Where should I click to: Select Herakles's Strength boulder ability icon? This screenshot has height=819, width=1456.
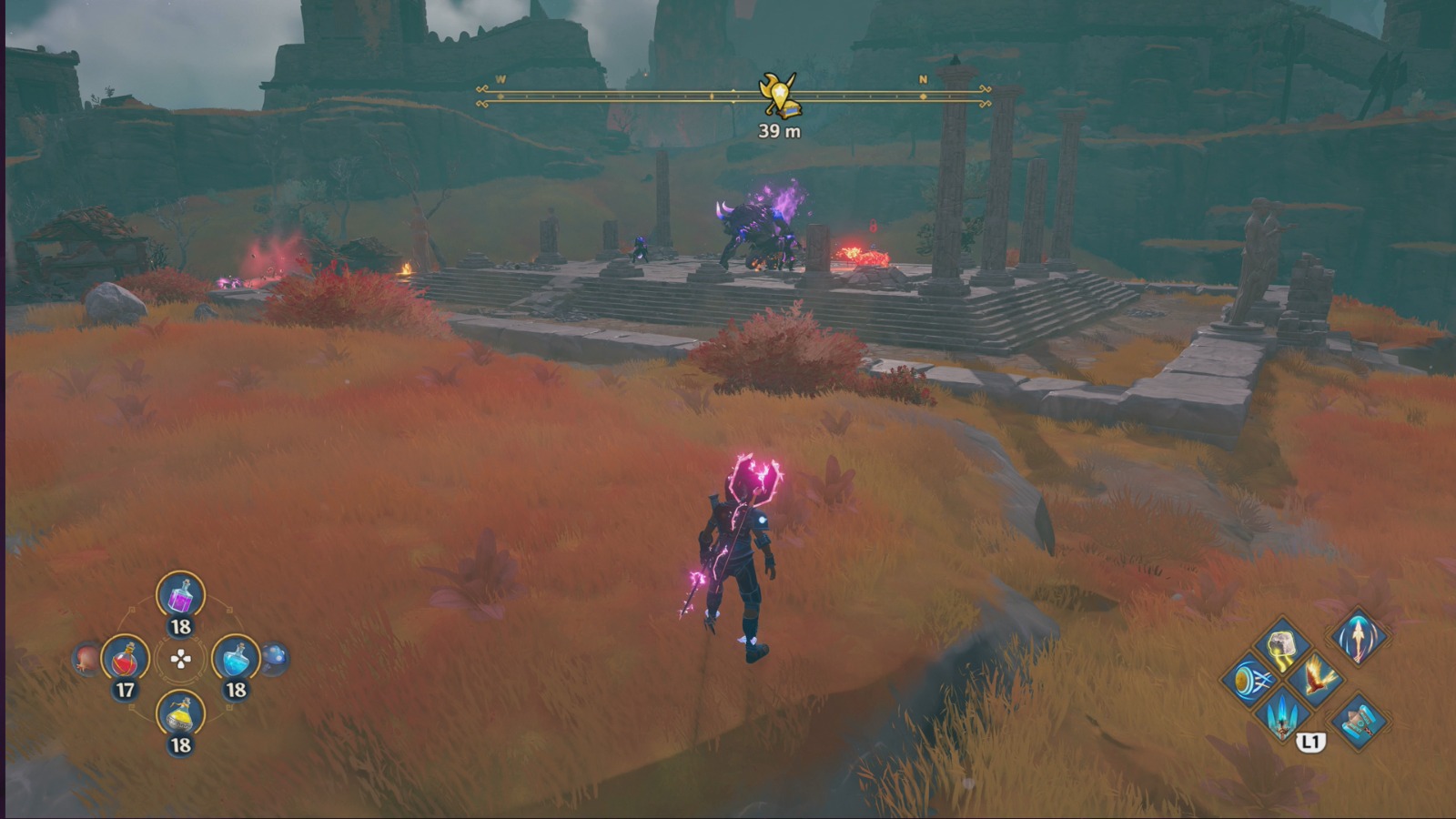(x=1281, y=644)
